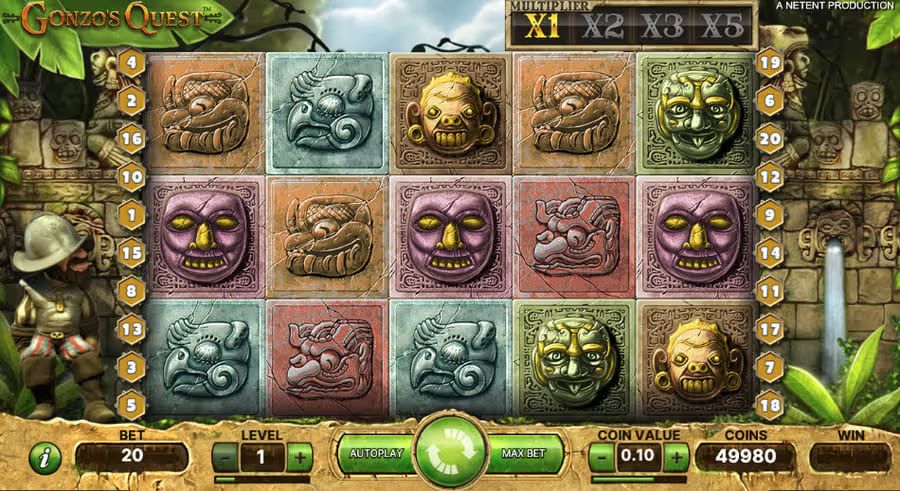
Task: Show payline number 1
Action: coord(132,214)
